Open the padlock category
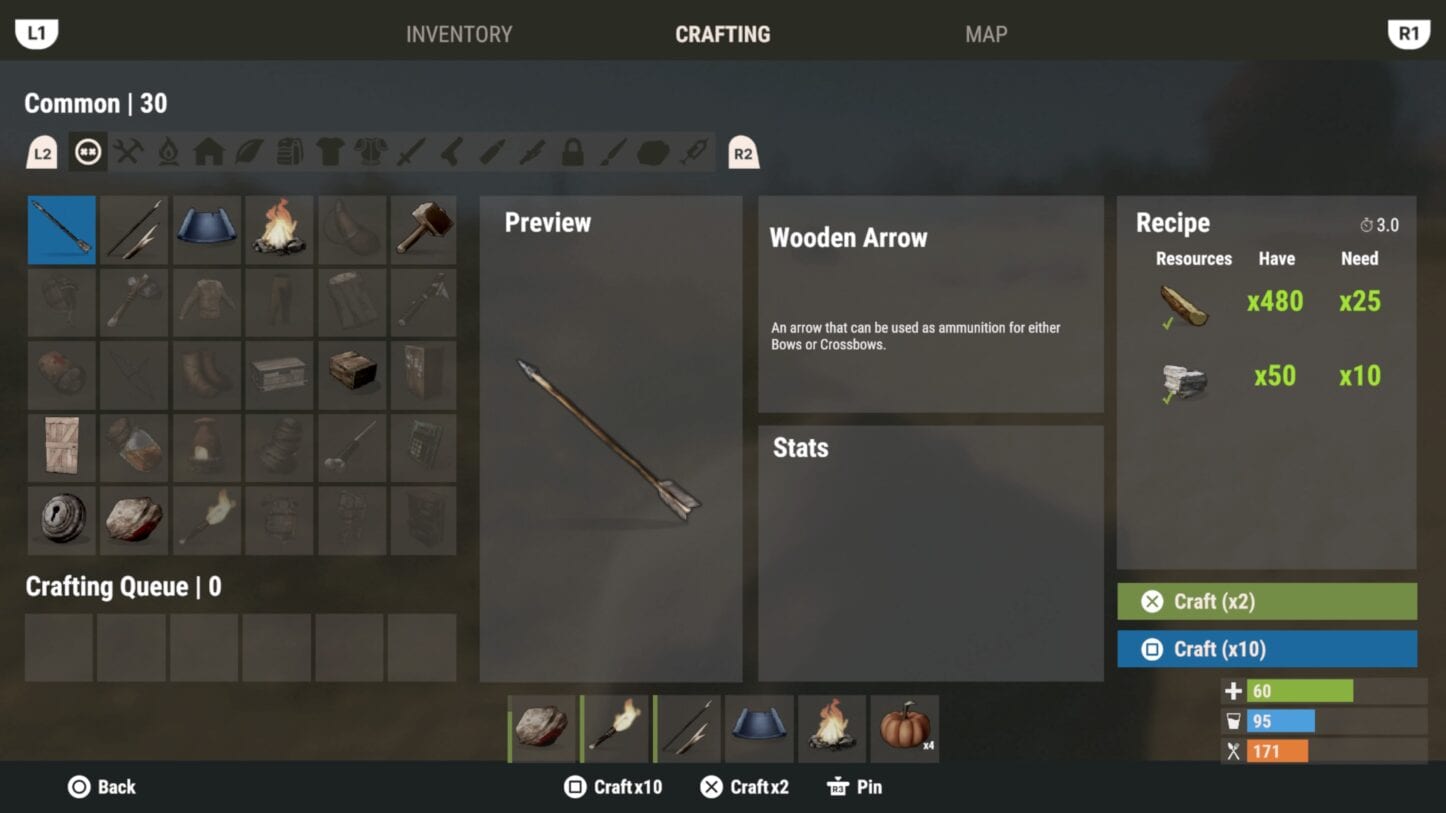 (572, 152)
